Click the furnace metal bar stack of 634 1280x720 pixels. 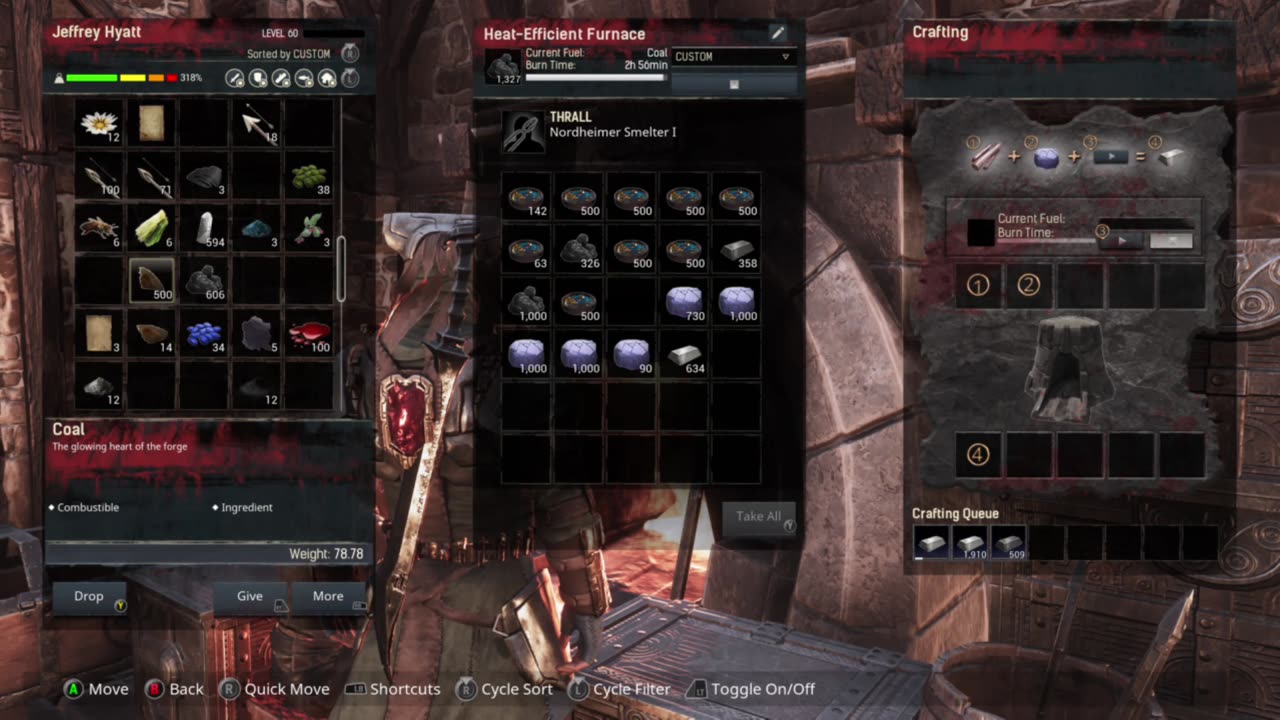[x=684, y=353]
